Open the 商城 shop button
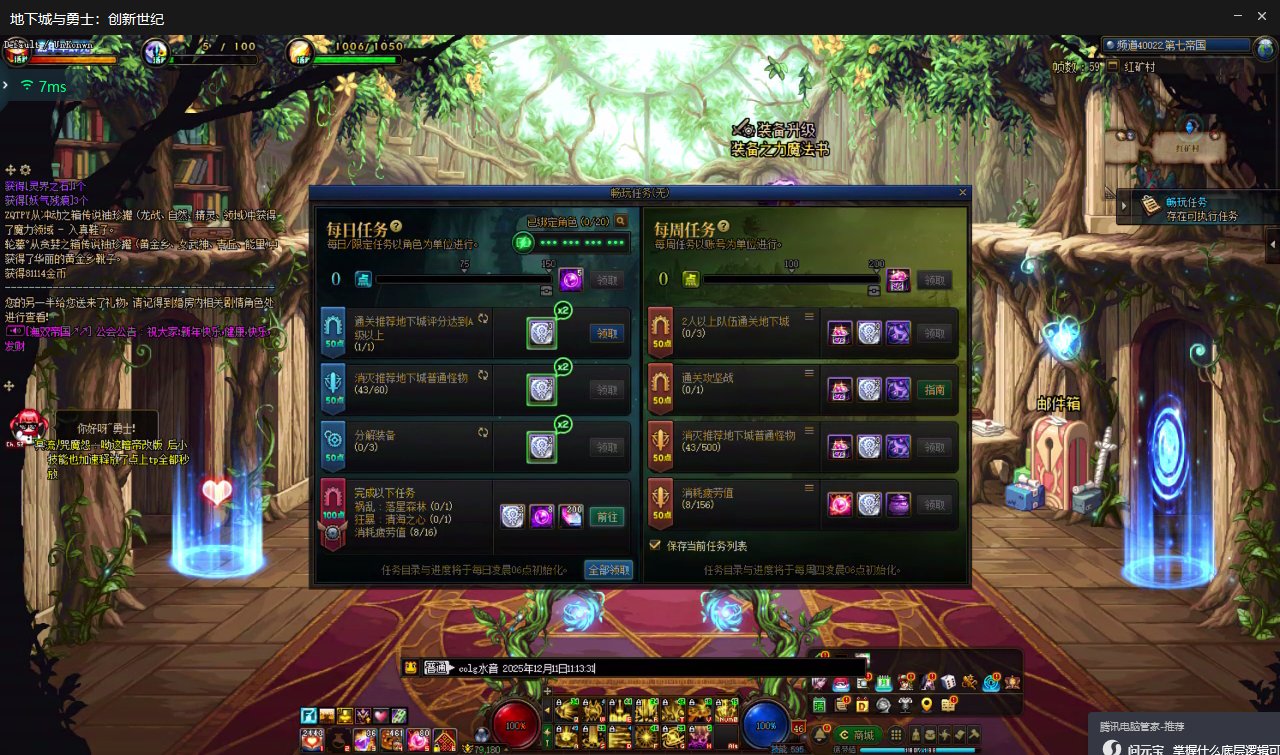Image resolution: width=1280 pixels, height=755 pixels. (857, 735)
